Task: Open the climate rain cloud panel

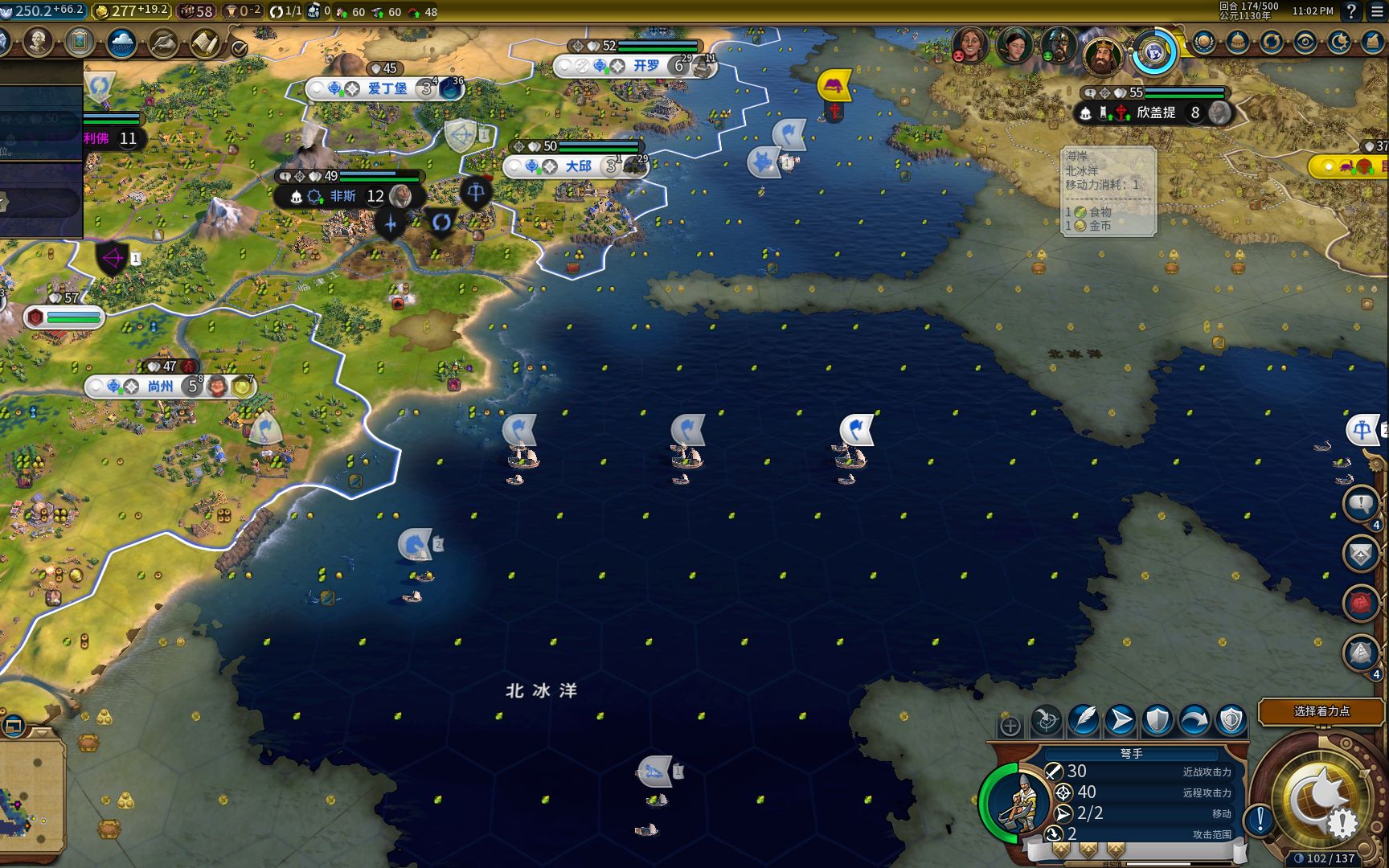Action: coord(121,42)
